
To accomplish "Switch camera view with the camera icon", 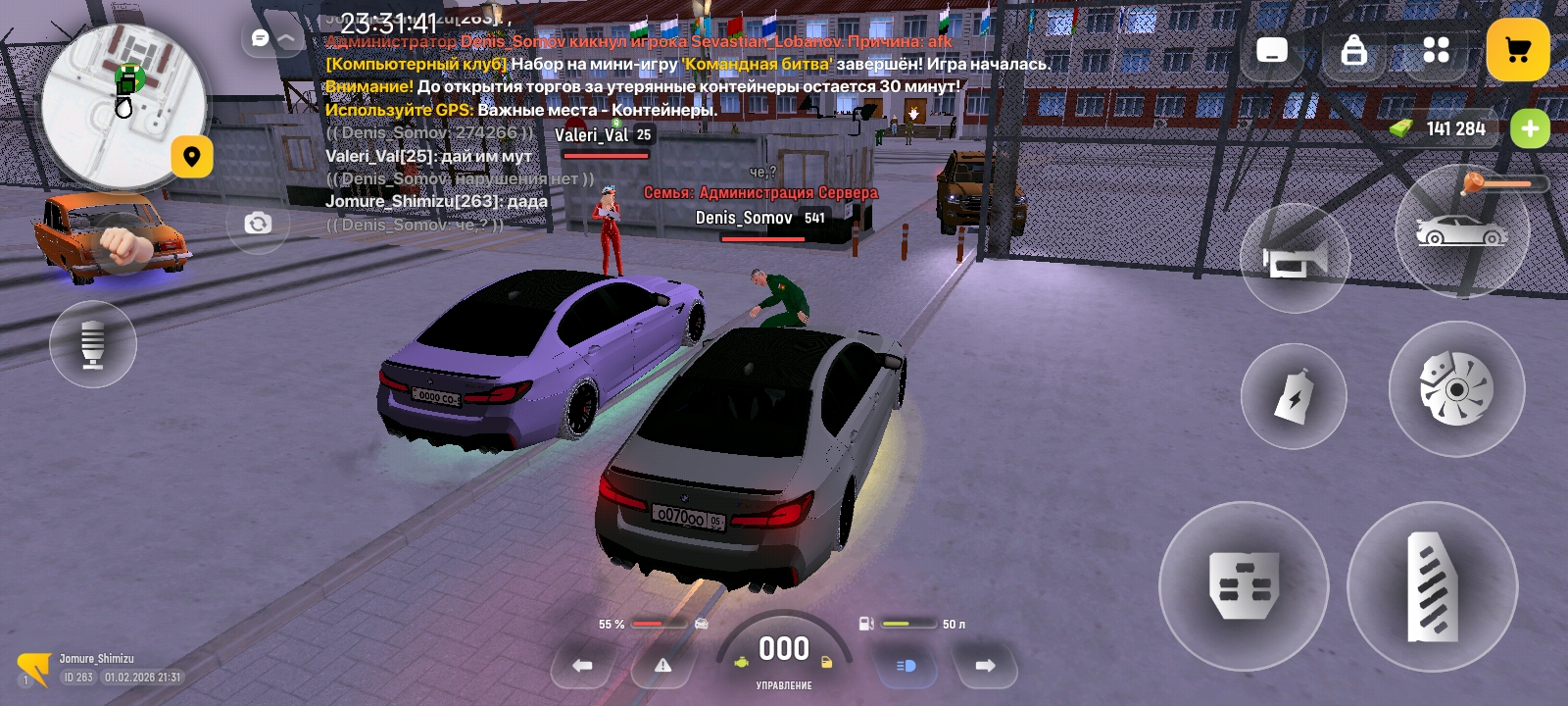I will (258, 224).
